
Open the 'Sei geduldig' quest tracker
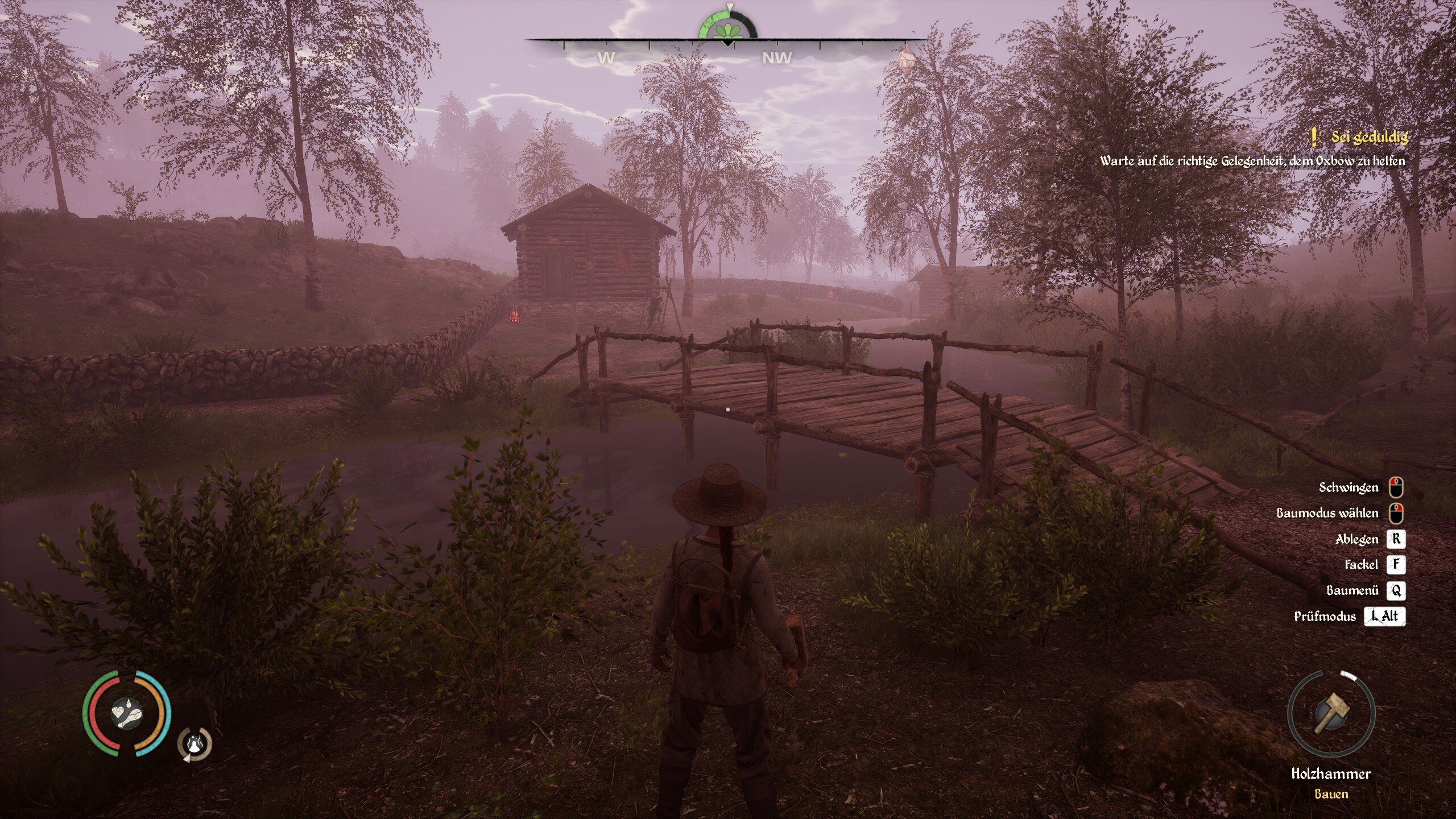tap(1368, 137)
